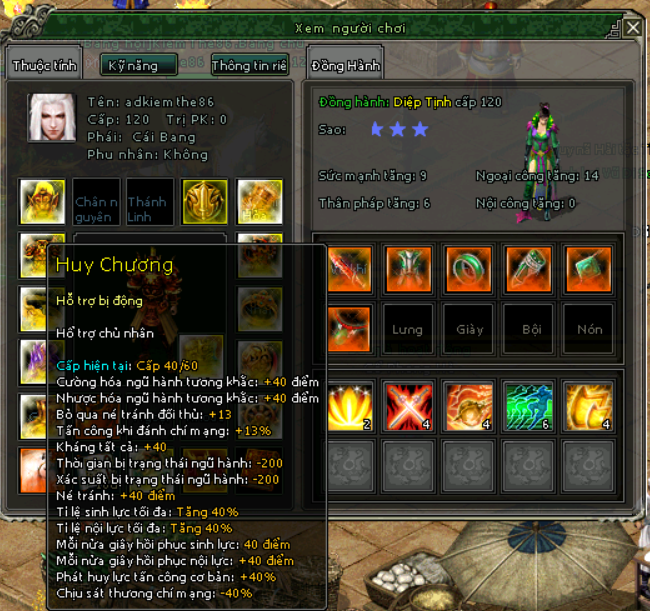Choose the empty Bội companion slot
The width and height of the screenshot is (650, 611).
click(530, 329)
